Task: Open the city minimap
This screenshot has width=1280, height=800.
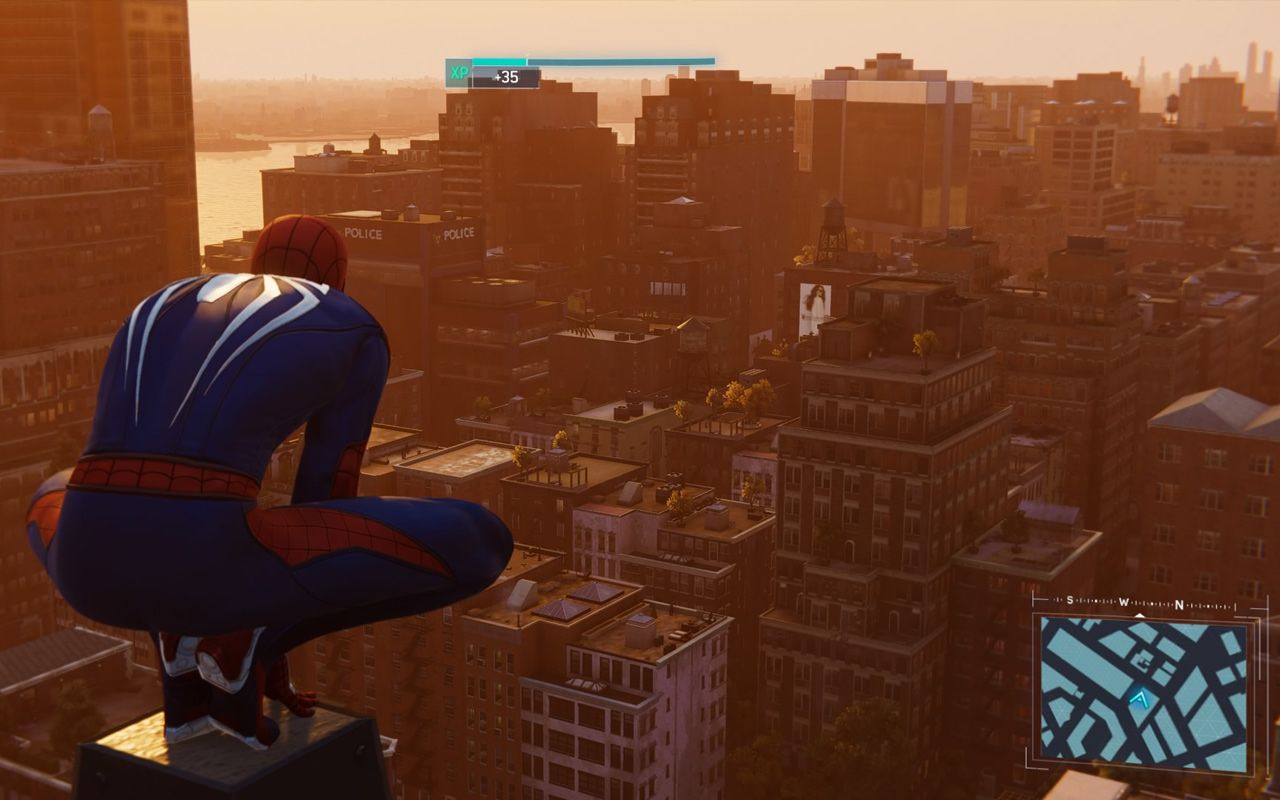Action: (x=1143, y=694)
